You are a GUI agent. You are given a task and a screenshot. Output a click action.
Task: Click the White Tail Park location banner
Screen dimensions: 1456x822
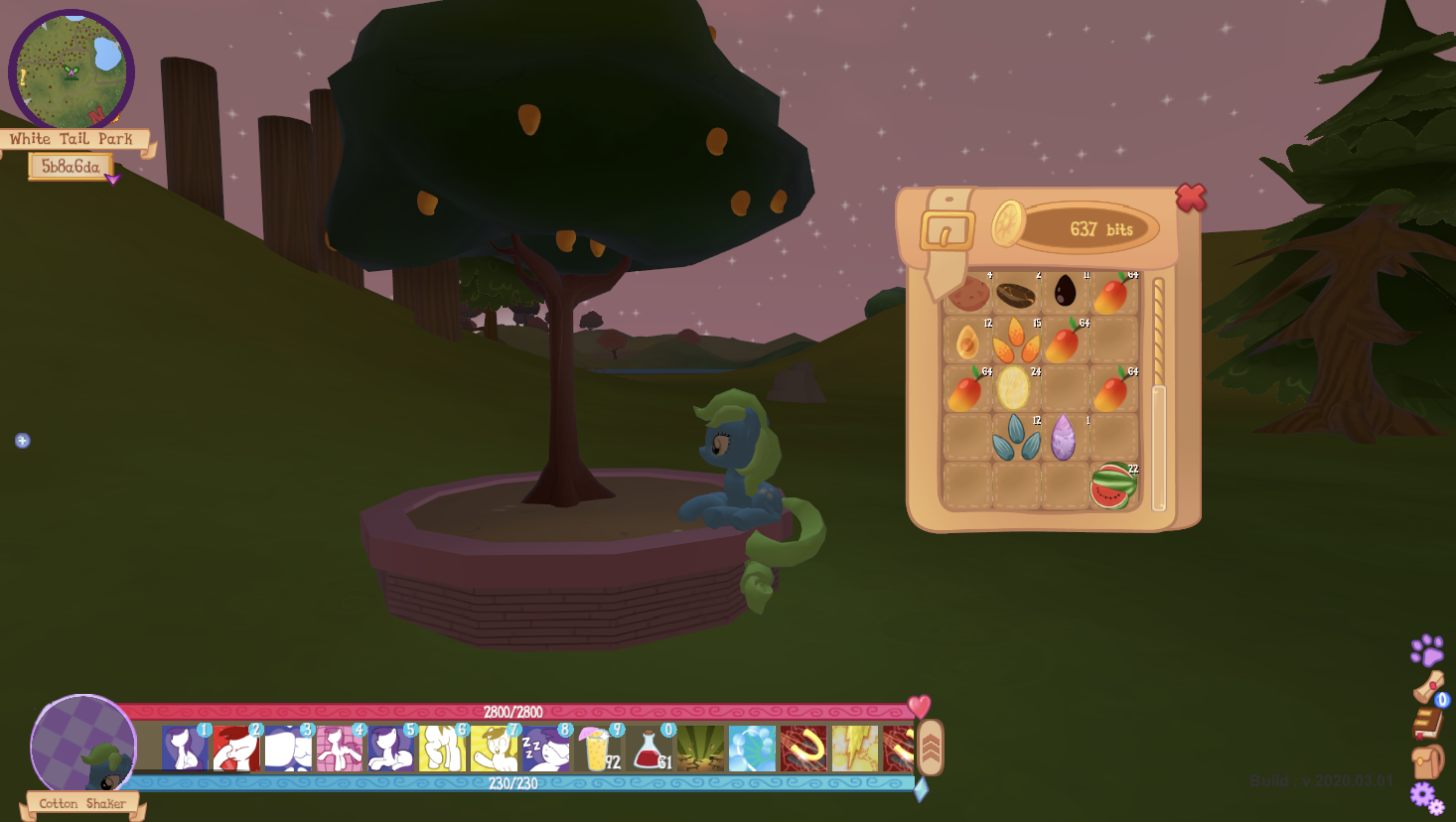click(x=73, y=138)
